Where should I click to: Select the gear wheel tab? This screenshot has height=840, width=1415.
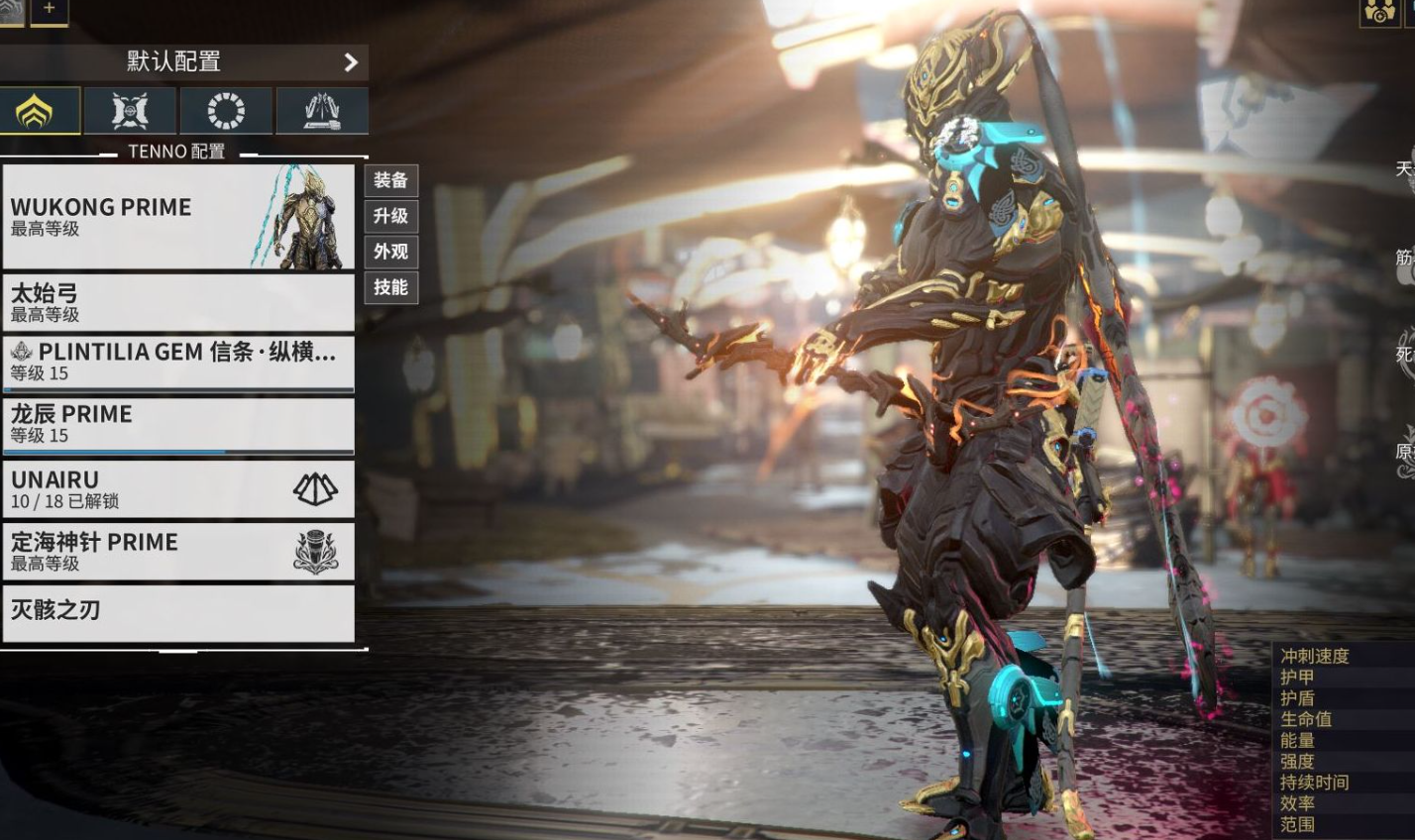click(x=226, y=111)
